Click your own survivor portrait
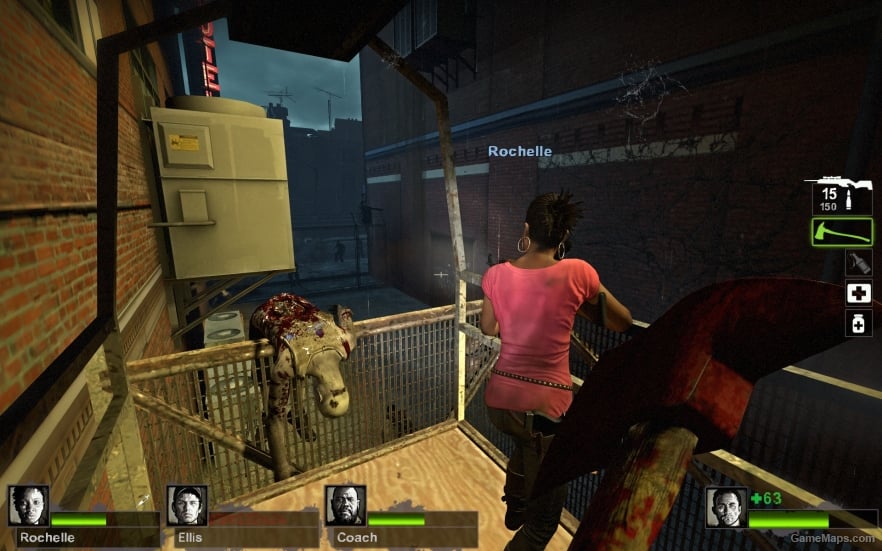Image resolution: width=882 pixels, height=551 pixels. point(725,507)
